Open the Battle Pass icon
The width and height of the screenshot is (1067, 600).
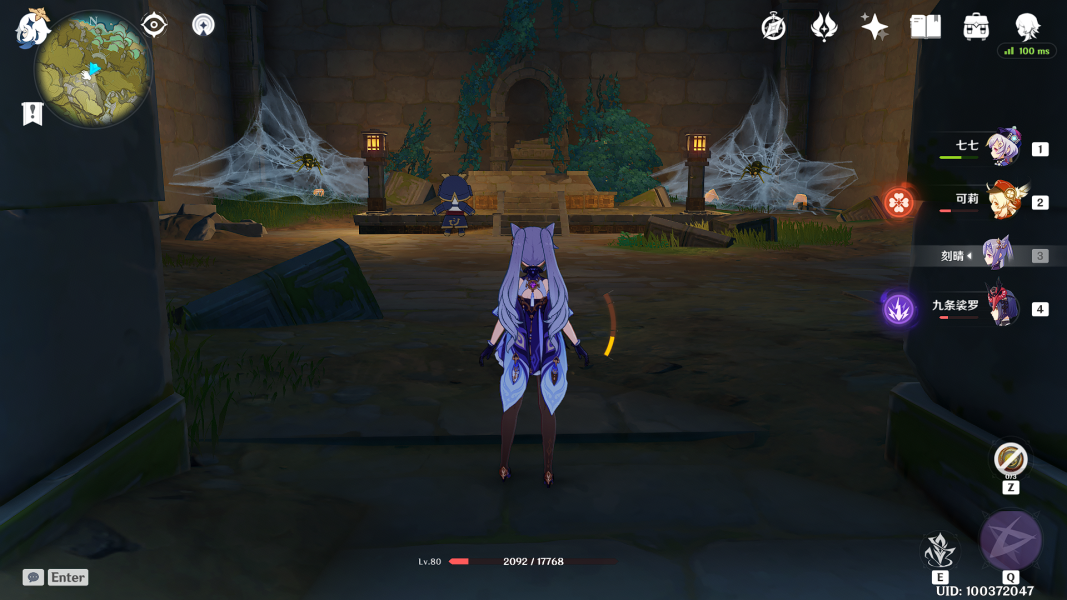point(824,27)
